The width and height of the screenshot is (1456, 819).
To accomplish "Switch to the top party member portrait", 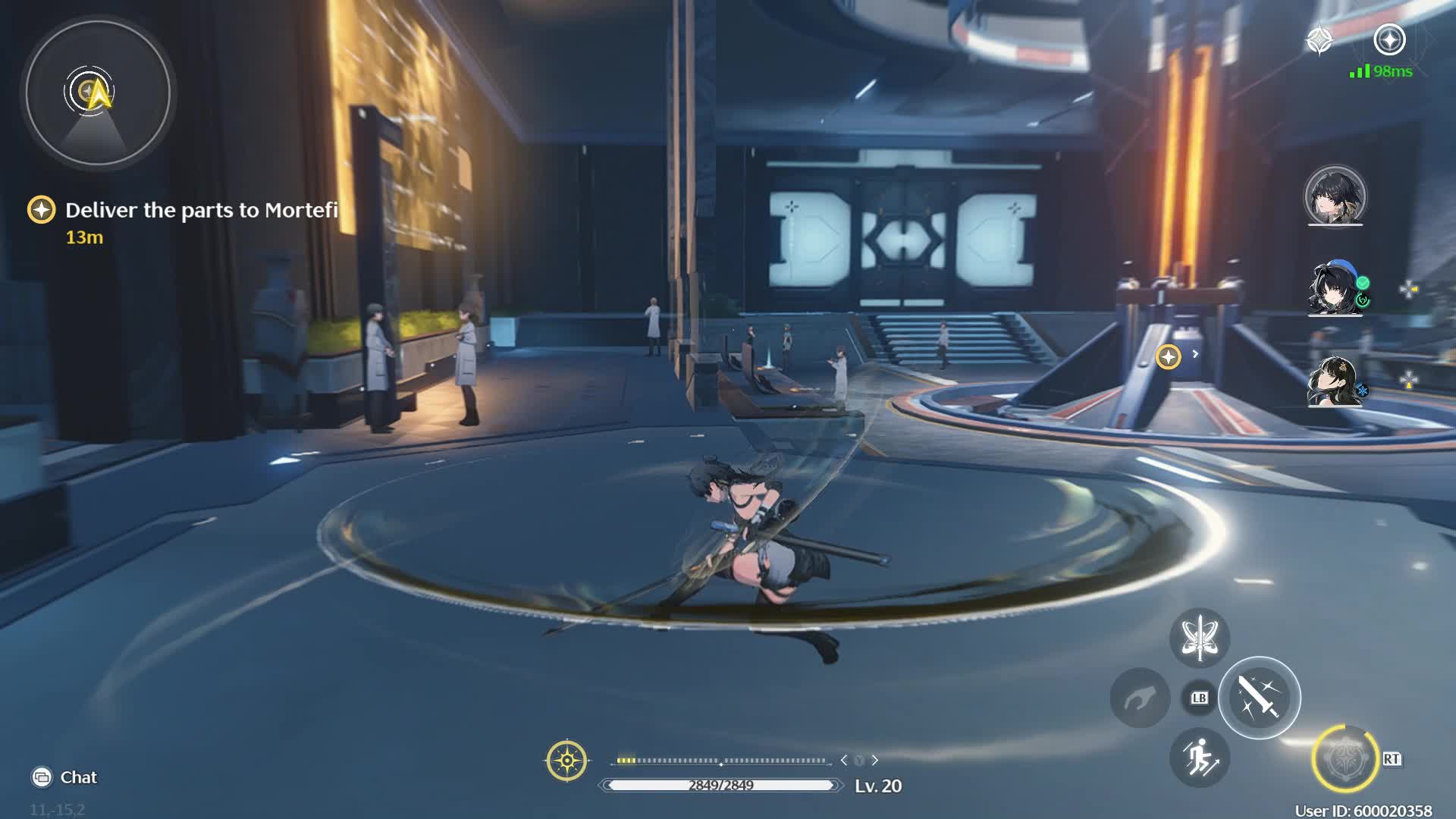I will 1335,196.
